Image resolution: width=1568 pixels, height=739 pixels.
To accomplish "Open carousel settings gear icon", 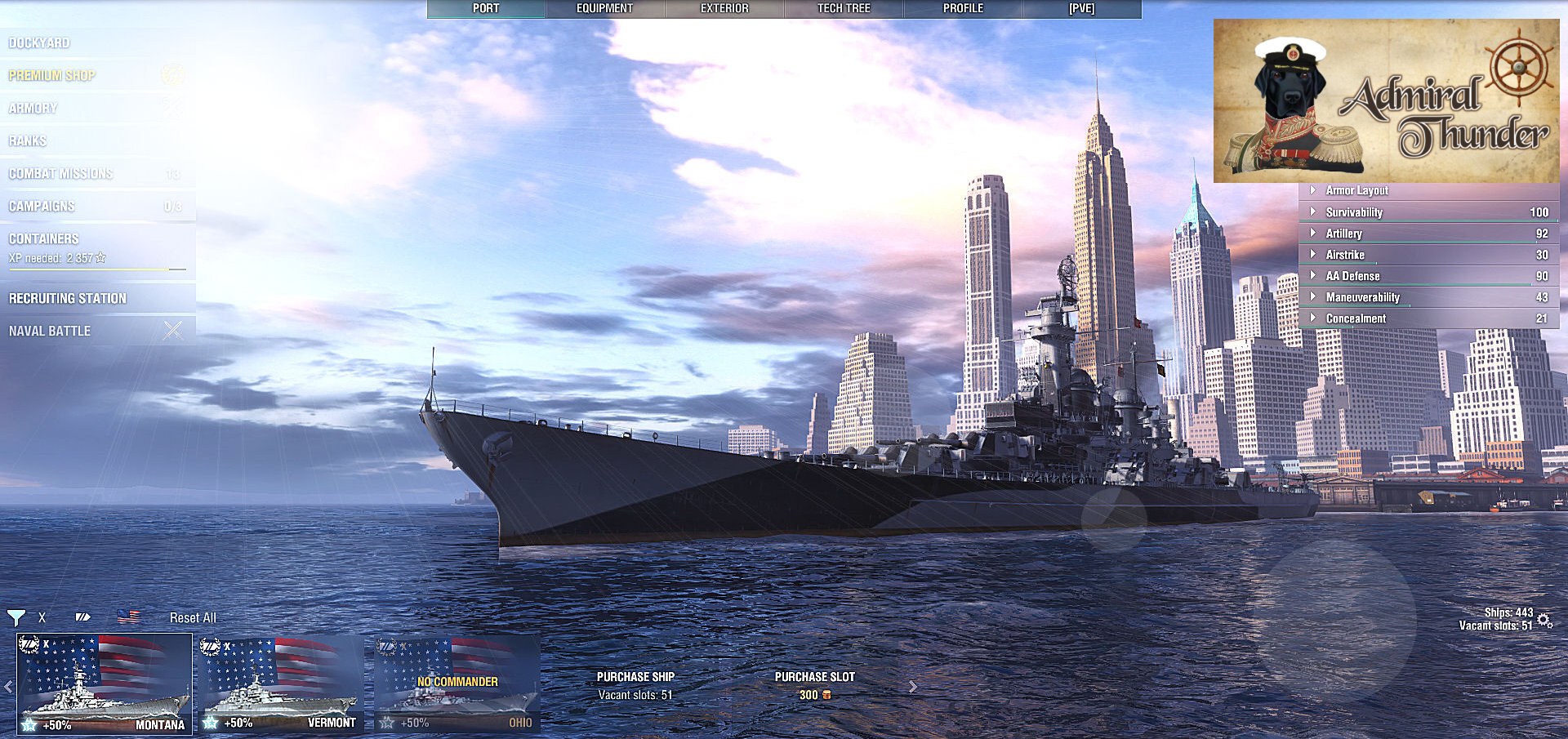I will (x=1544, y=620).
